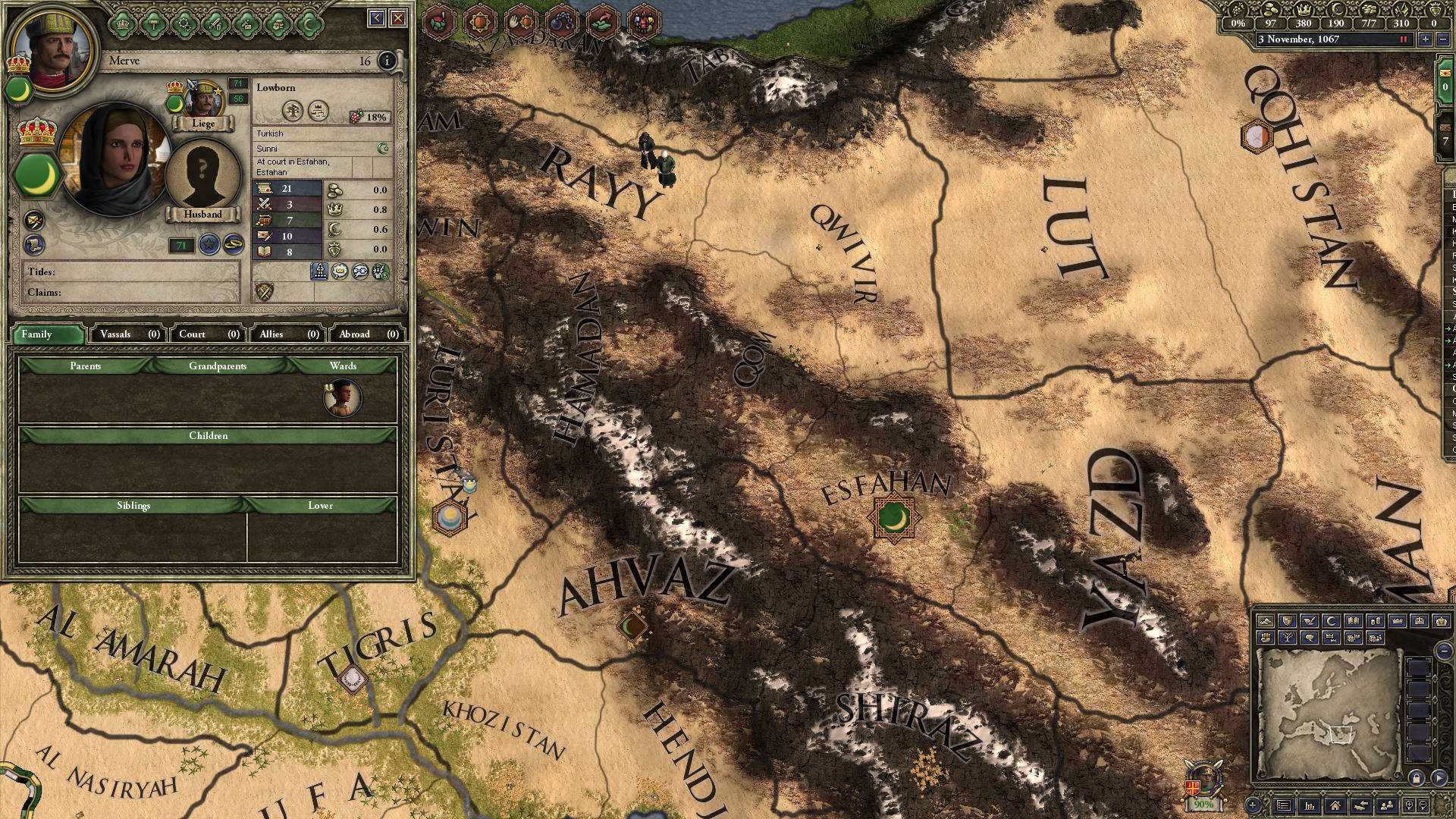Switch to religion map mode with crescent icon

click(1331, 621)
